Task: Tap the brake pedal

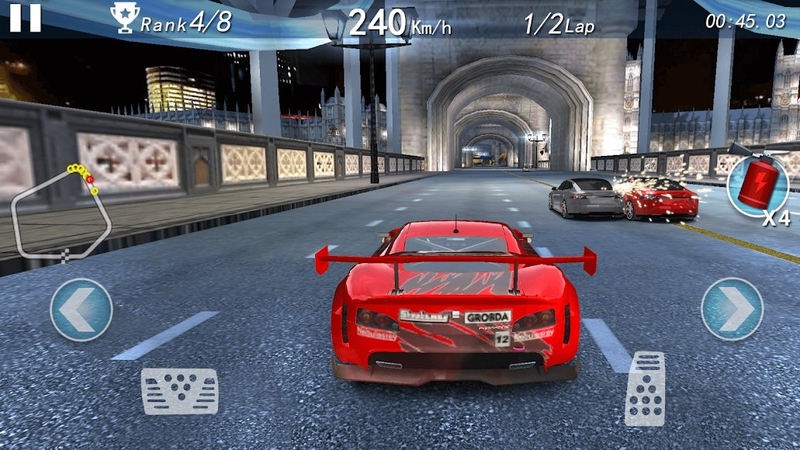Action: [179, 391]
